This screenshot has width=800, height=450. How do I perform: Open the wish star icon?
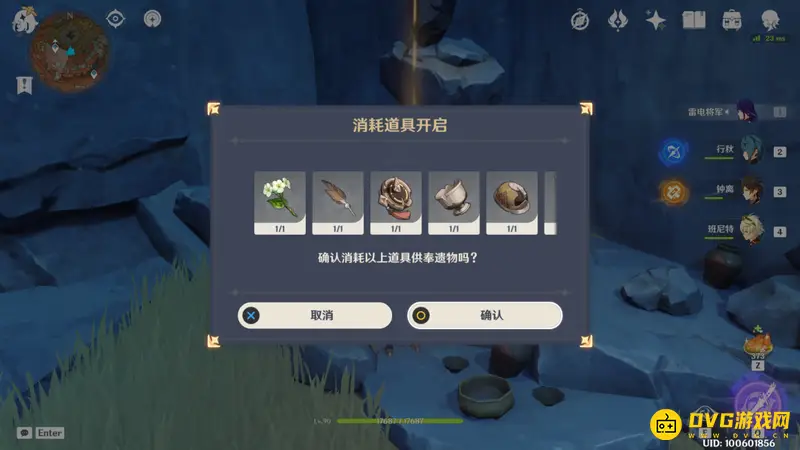tap(656, 19)
